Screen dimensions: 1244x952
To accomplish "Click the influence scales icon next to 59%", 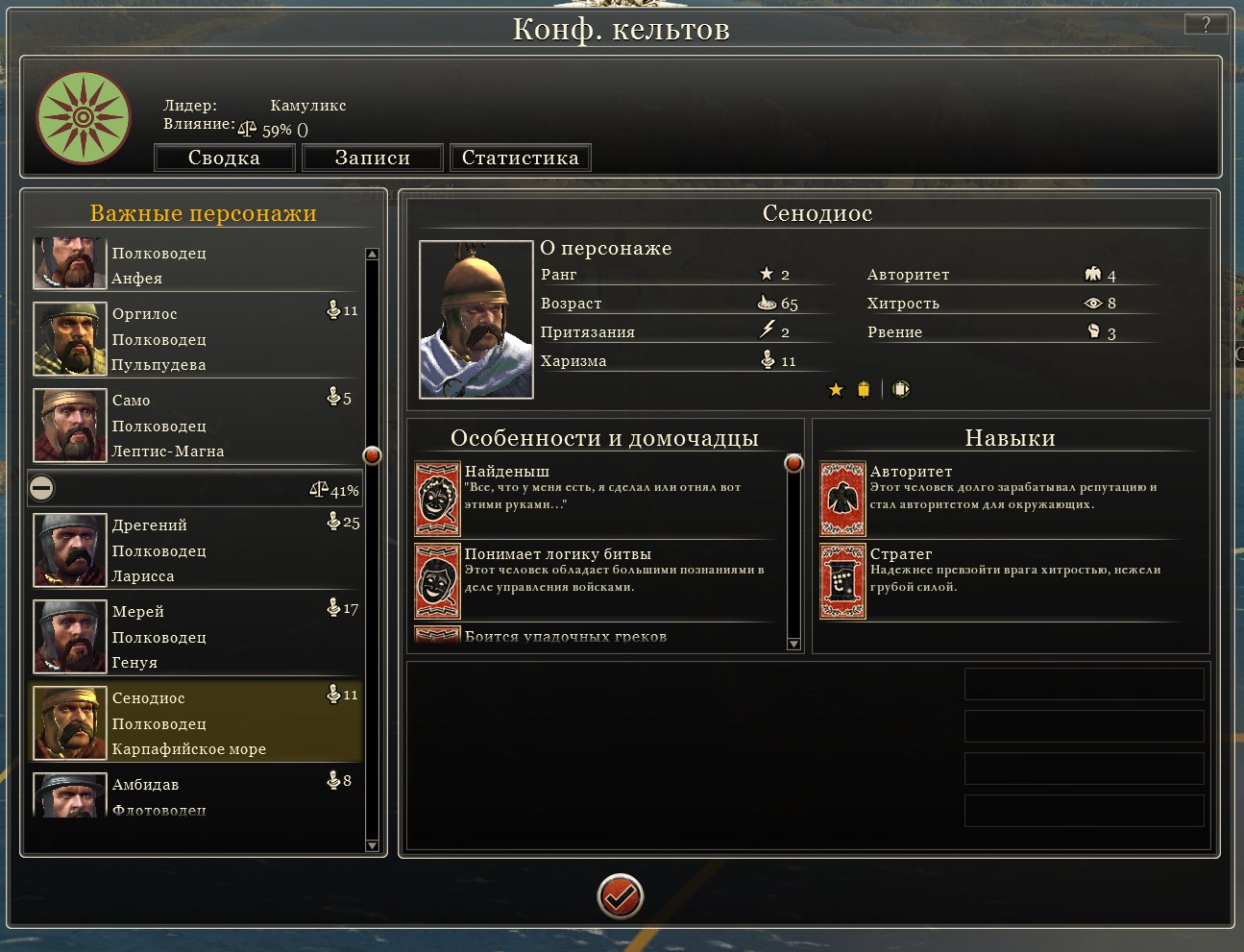I will pyautogui.click(x=248, y=126).
